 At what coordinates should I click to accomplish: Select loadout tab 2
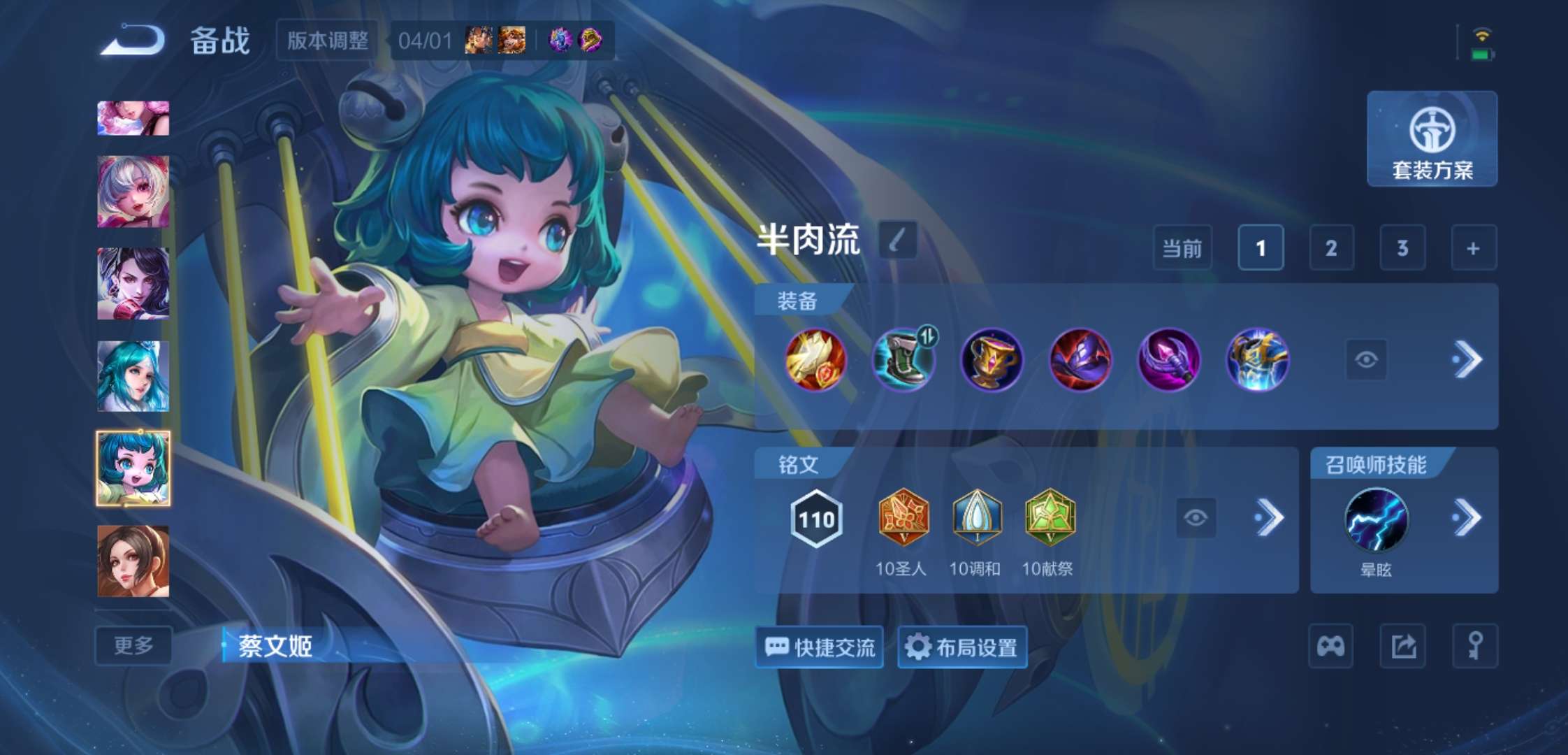pyautogui.click(x=1331, y=248)
